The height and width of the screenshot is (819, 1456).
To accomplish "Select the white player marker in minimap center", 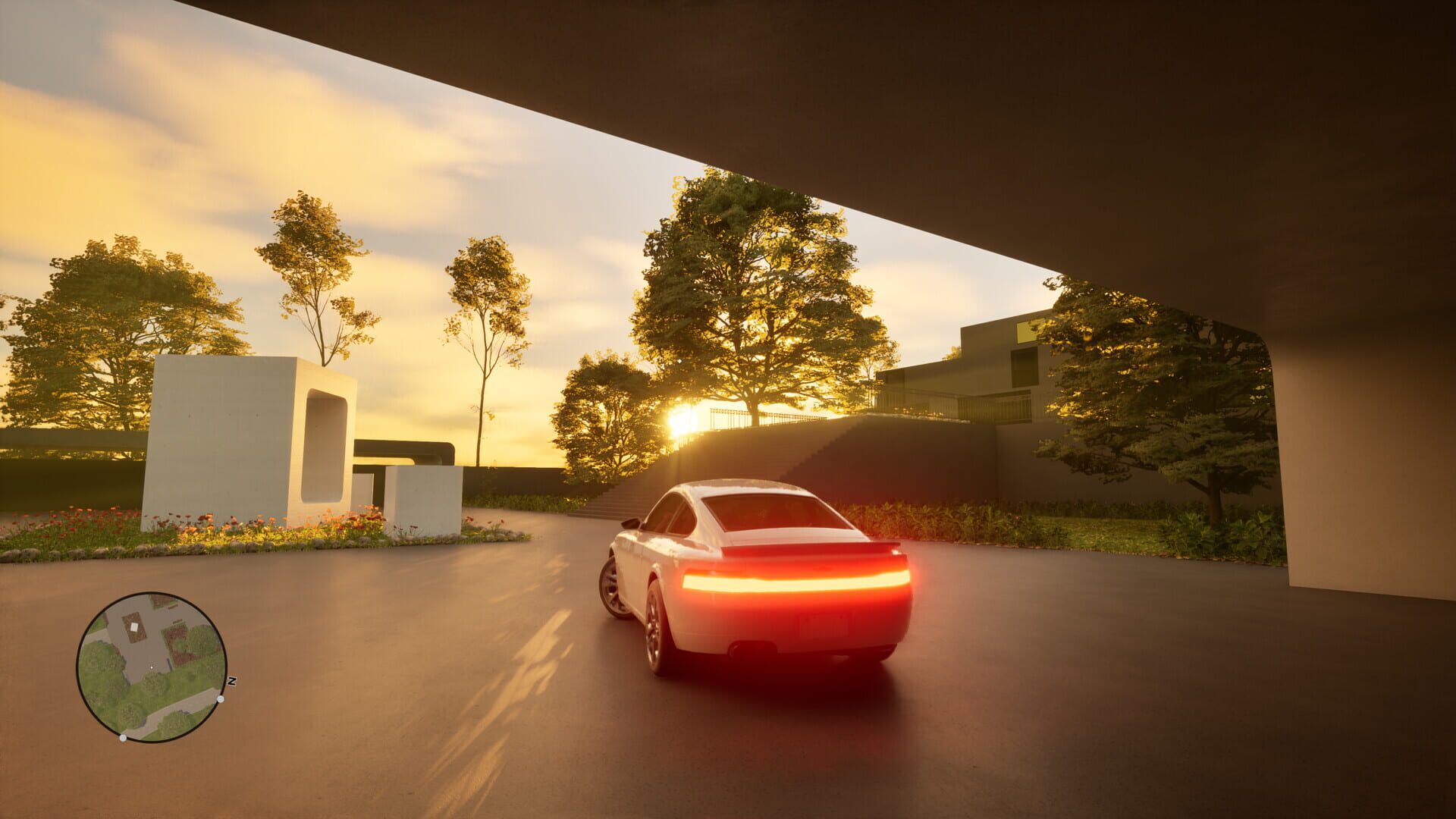I will coord(152,667).
